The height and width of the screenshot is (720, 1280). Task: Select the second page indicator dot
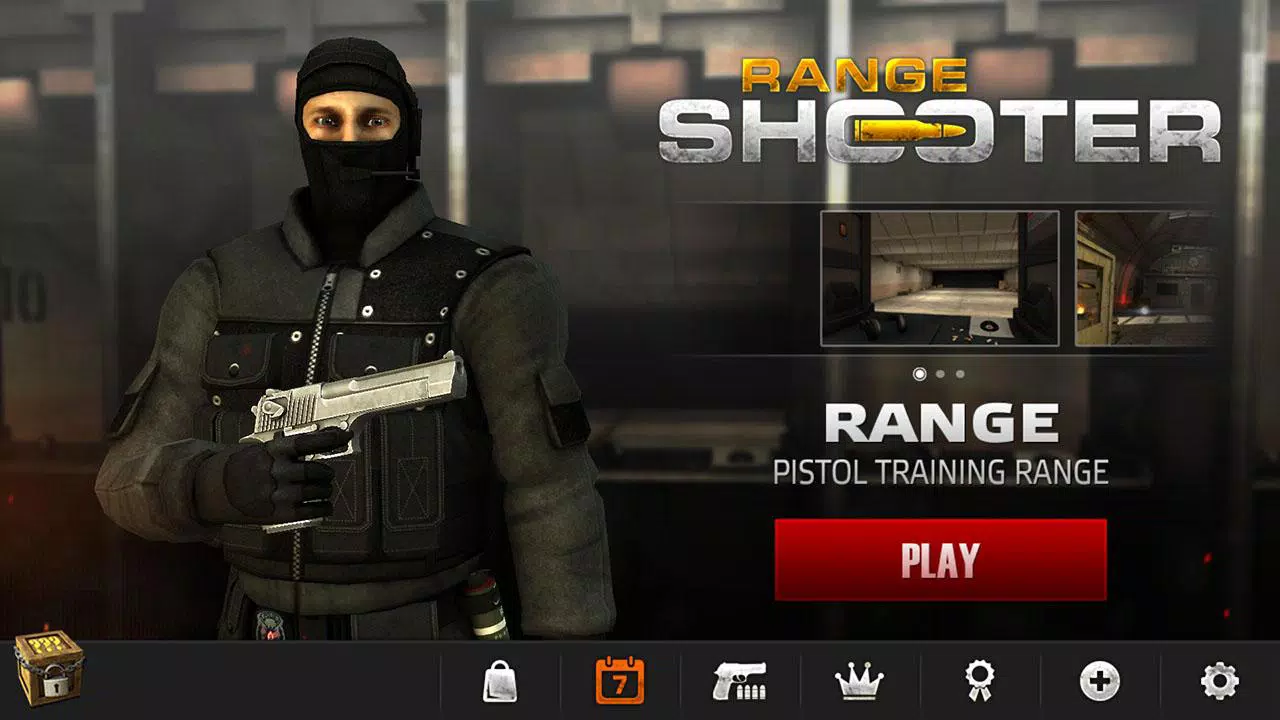(x=940, y=375)
